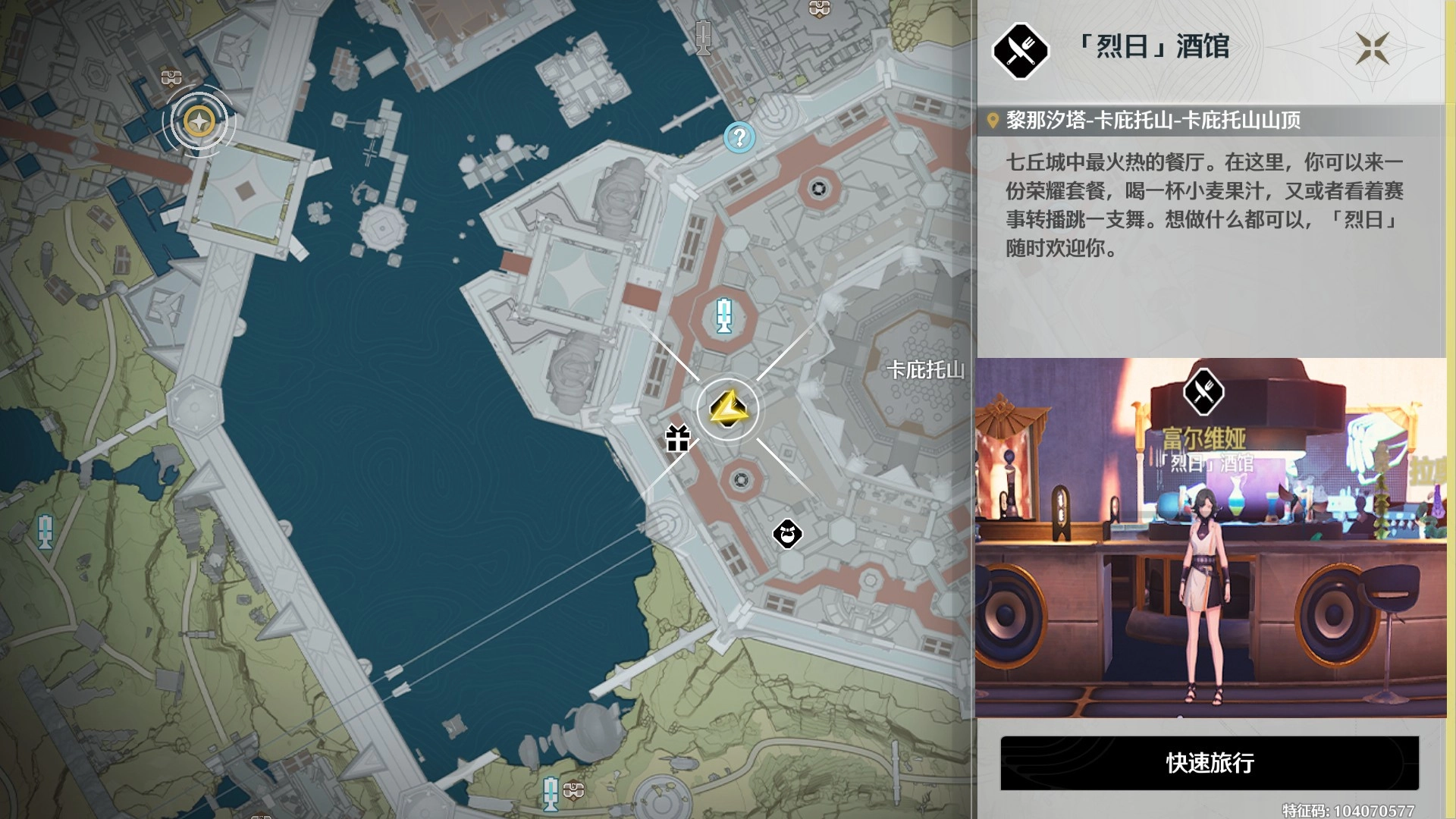The height and width of the screenshot is (819, 1456).
Task: Select the blue beacon nearest the tavern marker
Action: [724, 315]
